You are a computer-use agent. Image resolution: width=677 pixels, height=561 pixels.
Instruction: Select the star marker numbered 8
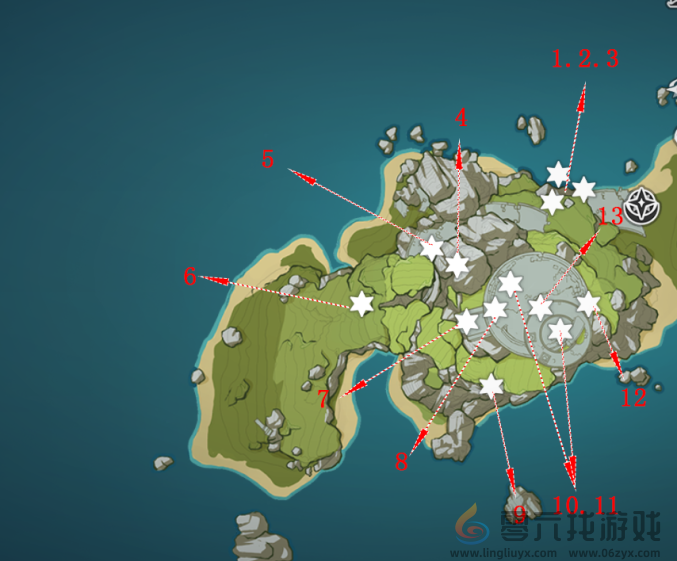tap(495, 308)
